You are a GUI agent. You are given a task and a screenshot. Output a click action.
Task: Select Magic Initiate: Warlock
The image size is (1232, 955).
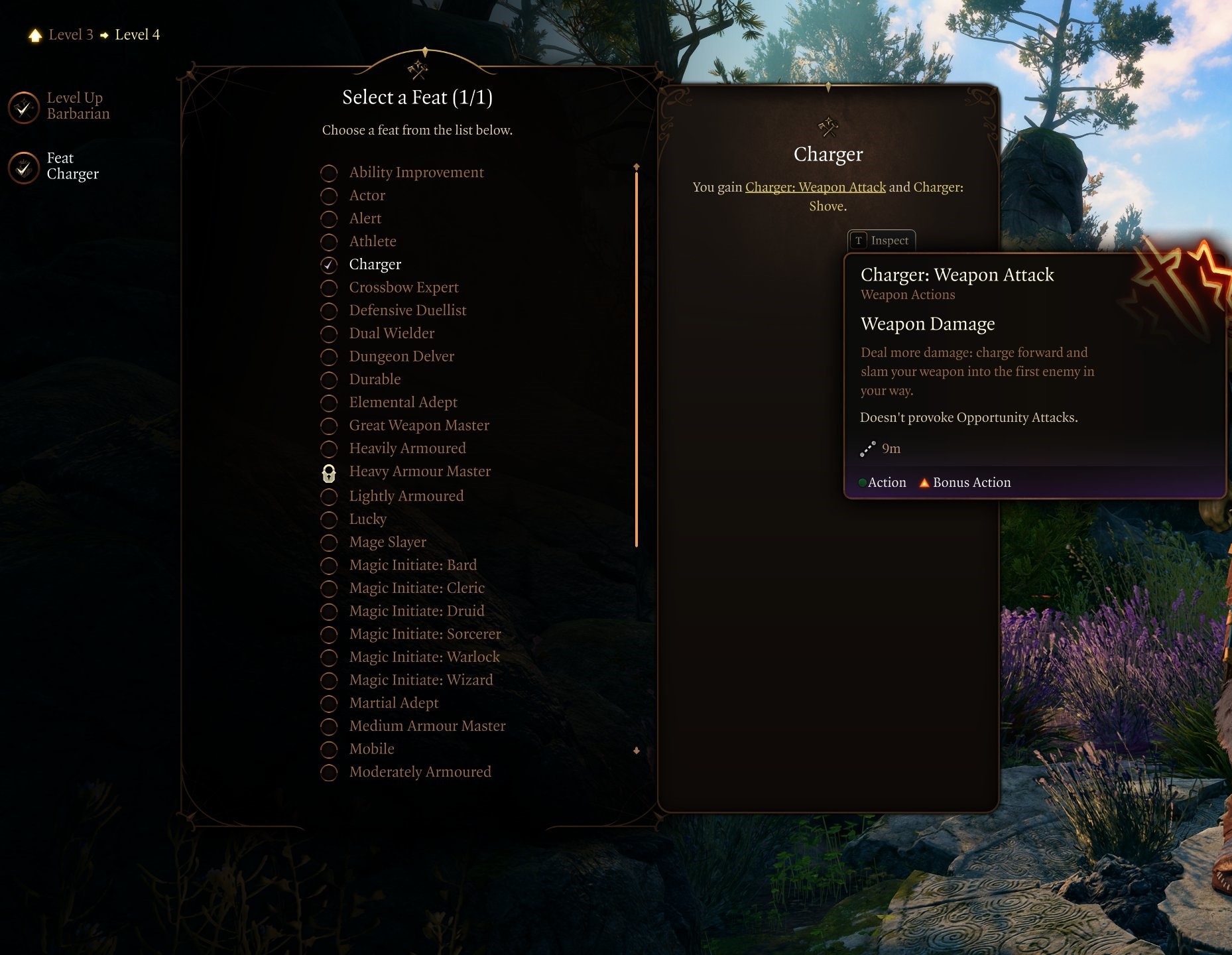pyautogui.click(x=424, y=657)
